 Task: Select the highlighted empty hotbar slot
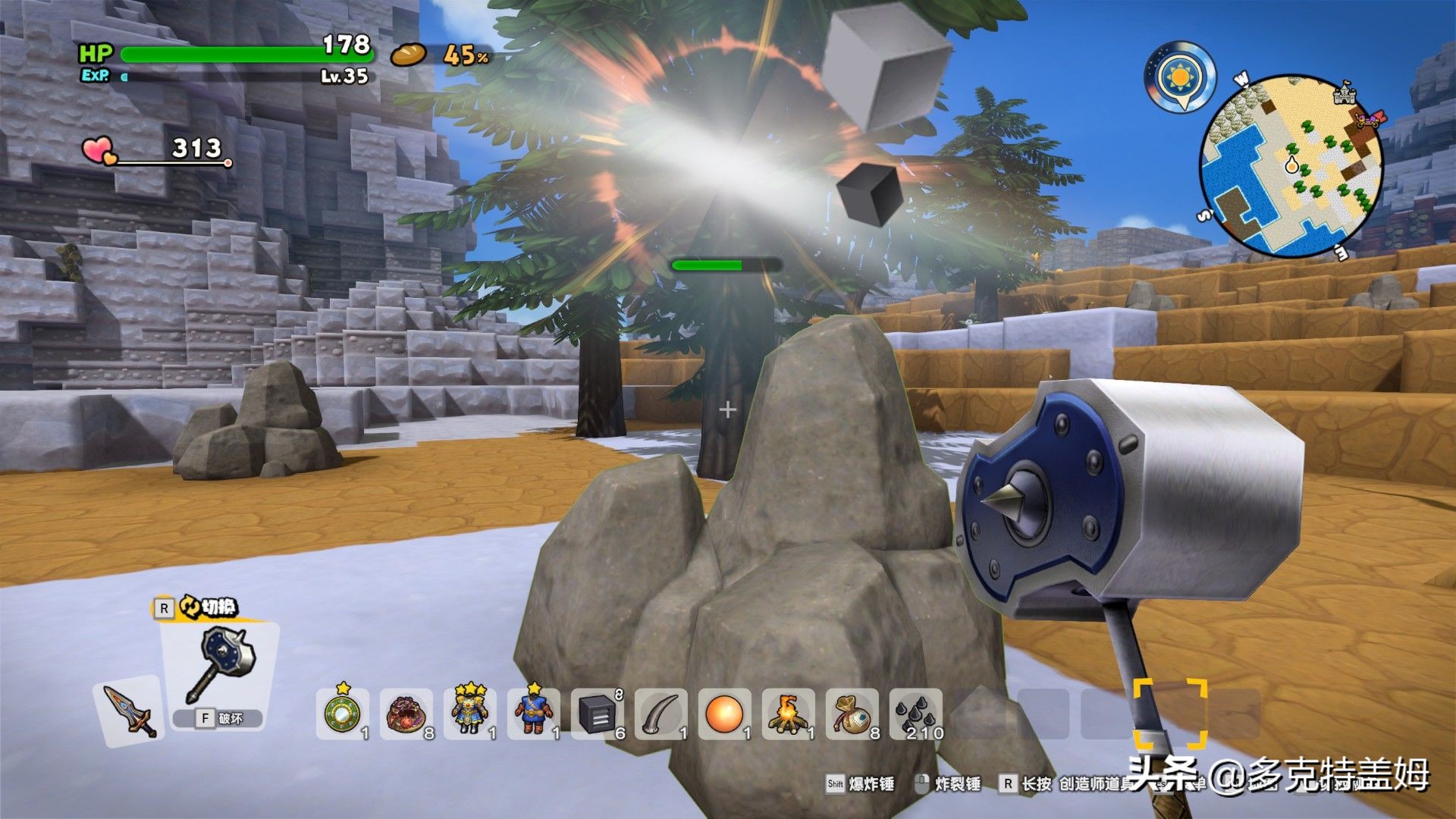1170,714
